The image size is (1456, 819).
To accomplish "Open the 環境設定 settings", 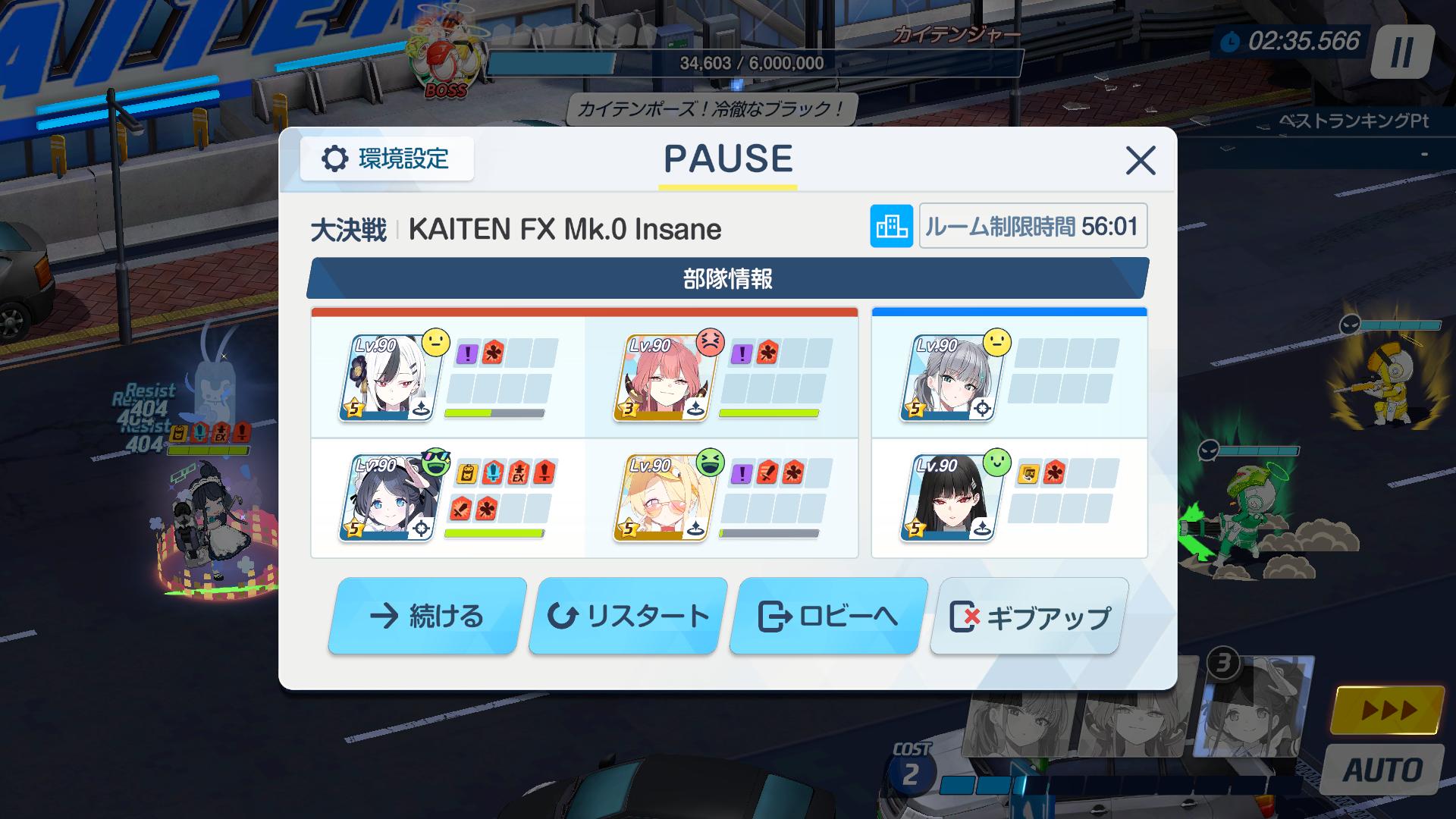I will click(x=387, y=159).
